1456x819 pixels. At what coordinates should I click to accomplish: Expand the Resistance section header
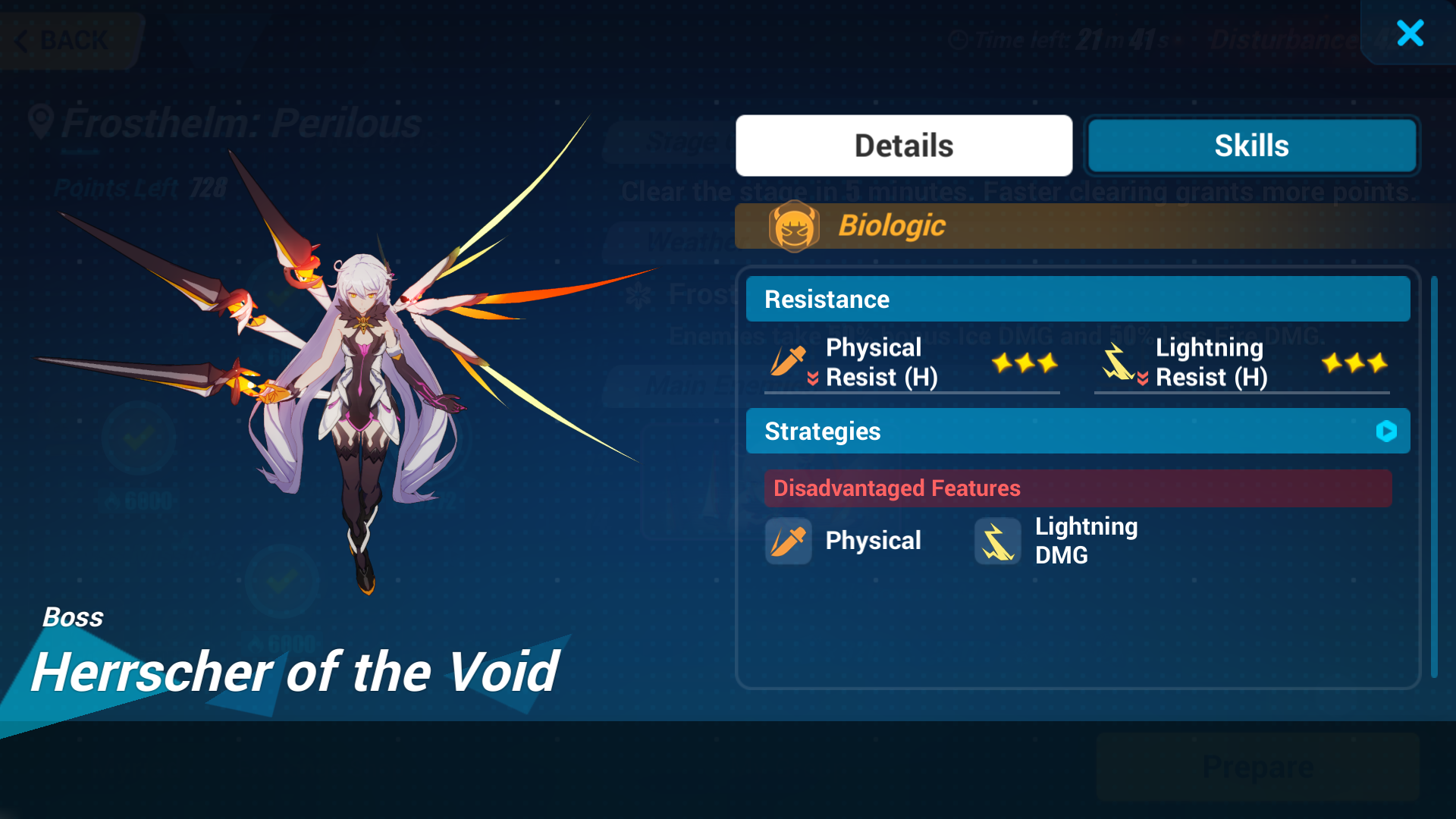click(x=1078, y=299)
